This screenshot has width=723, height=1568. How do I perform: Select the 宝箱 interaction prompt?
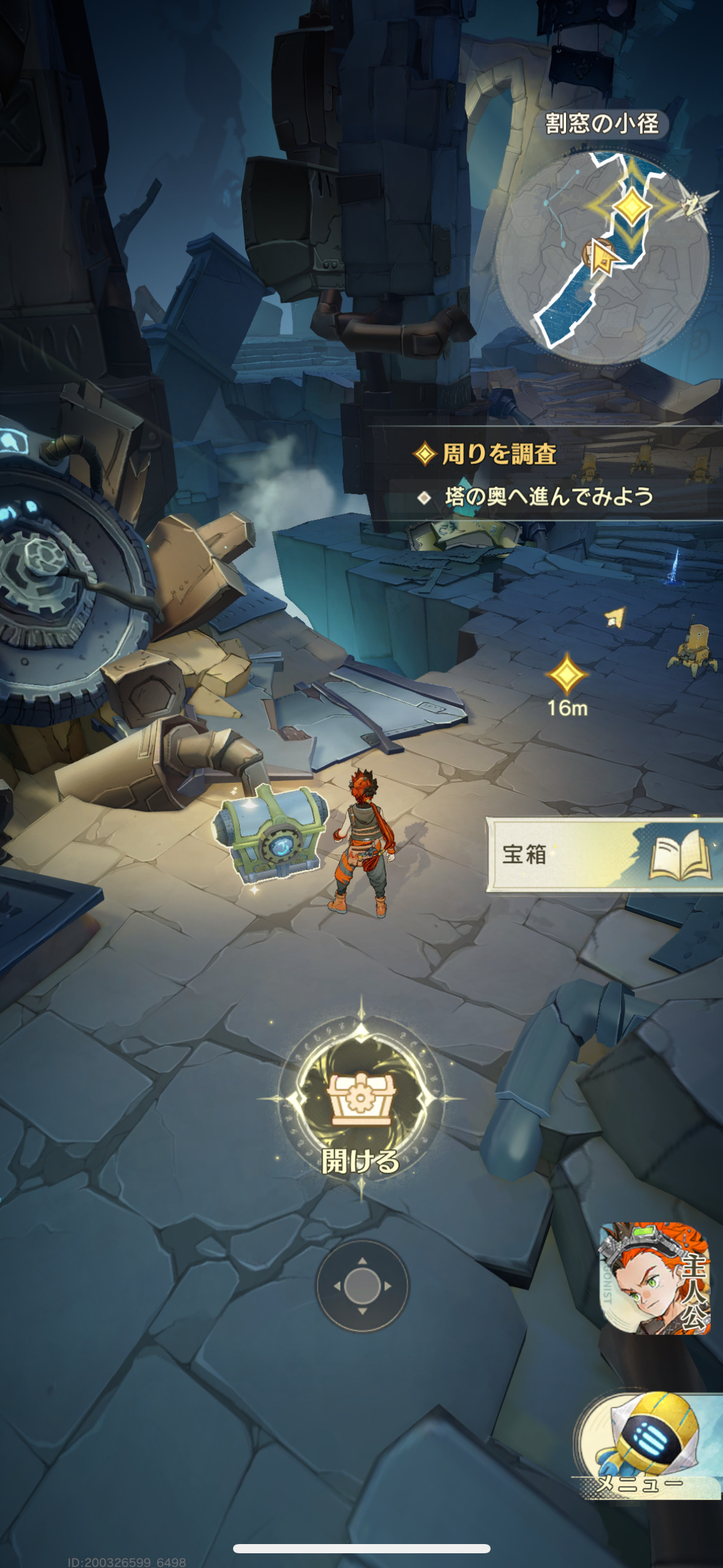pyautogui.click(x=604, y=854)
